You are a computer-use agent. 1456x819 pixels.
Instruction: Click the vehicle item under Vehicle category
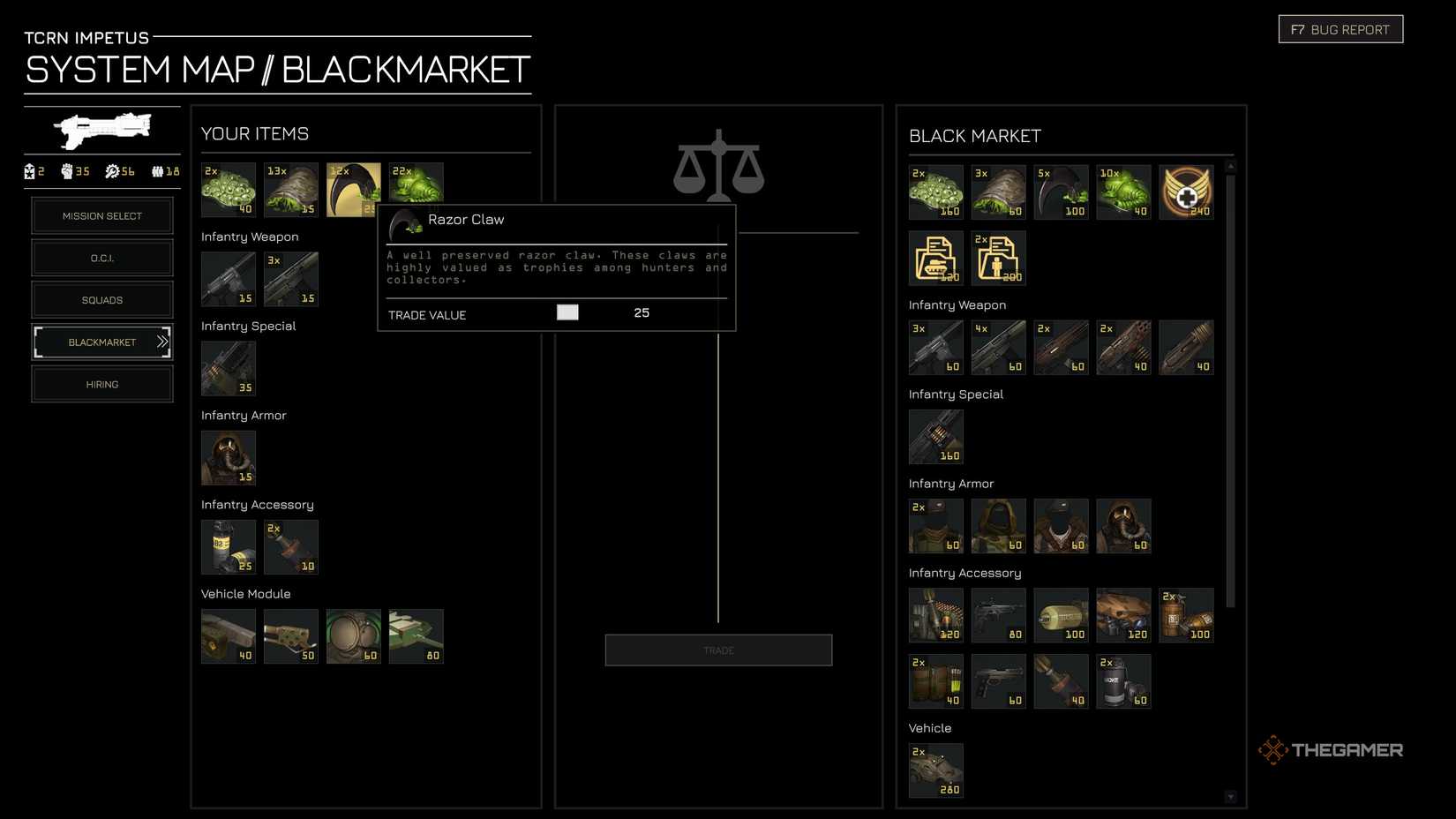(x=935, y=769)
